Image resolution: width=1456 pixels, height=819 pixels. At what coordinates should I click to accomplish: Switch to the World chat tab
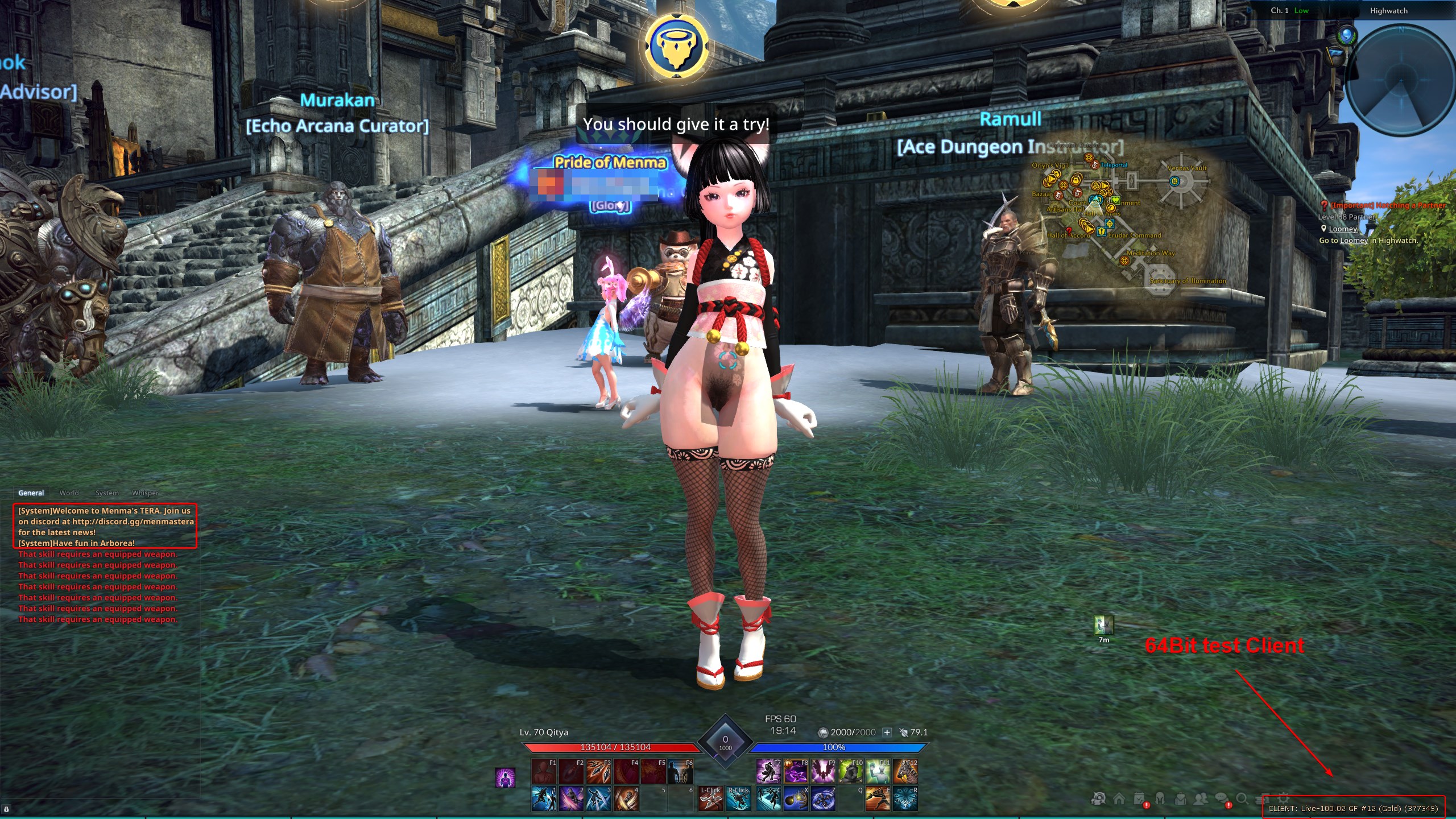pos(69,493)
